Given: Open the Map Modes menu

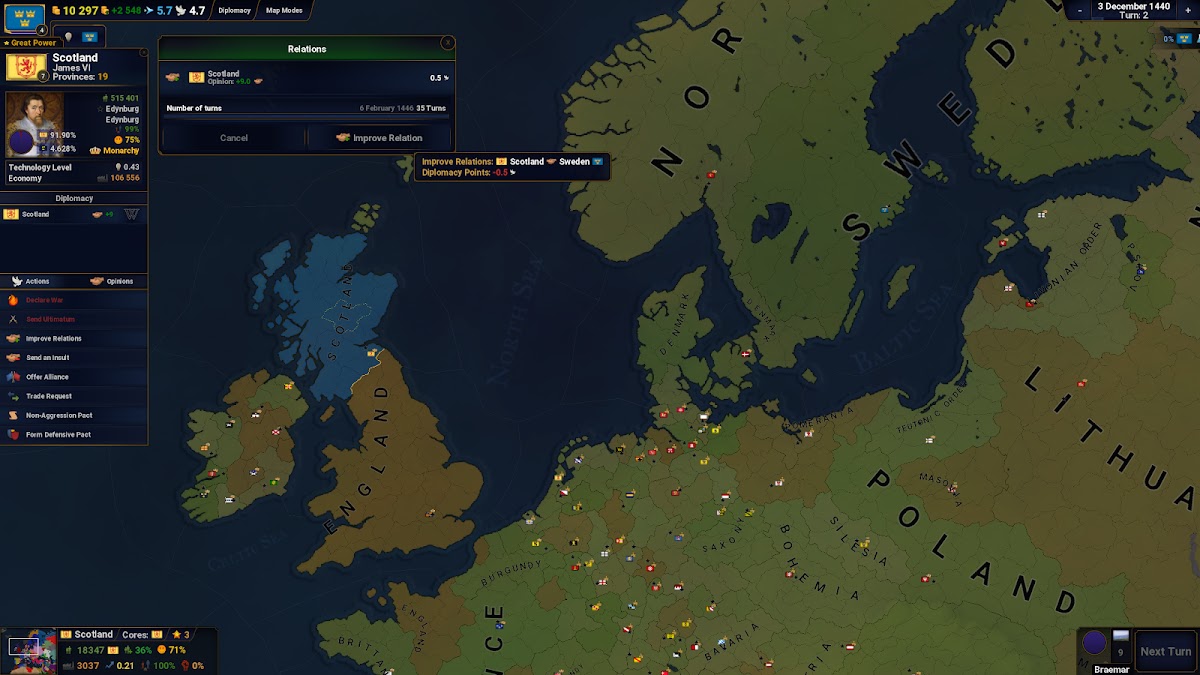Looking at the screenshot, I should coord(286,11).
